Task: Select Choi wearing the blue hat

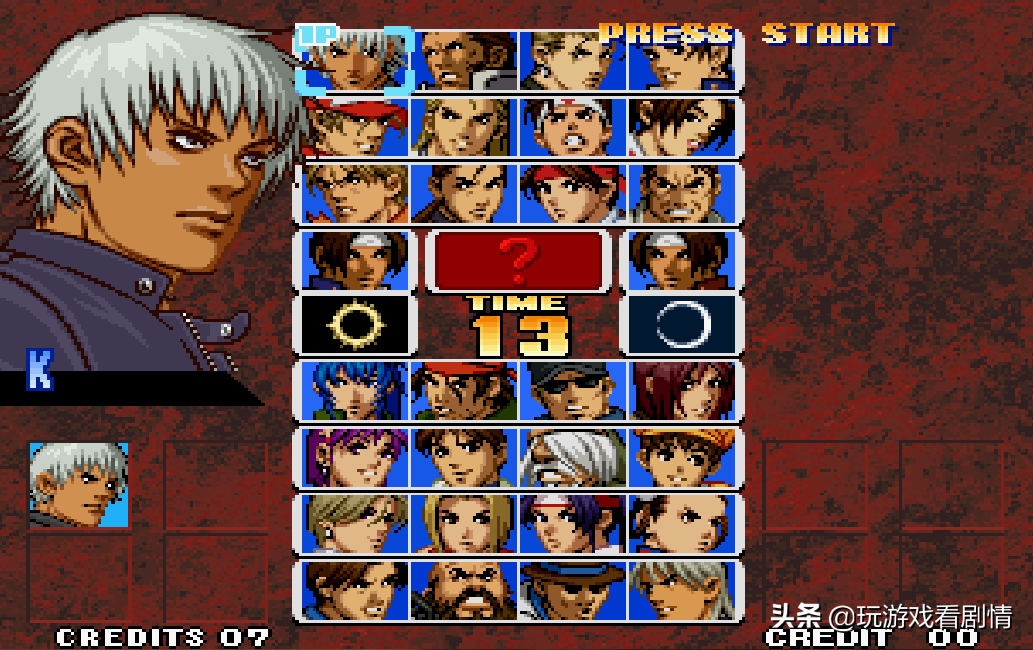Action: point(573,590)
